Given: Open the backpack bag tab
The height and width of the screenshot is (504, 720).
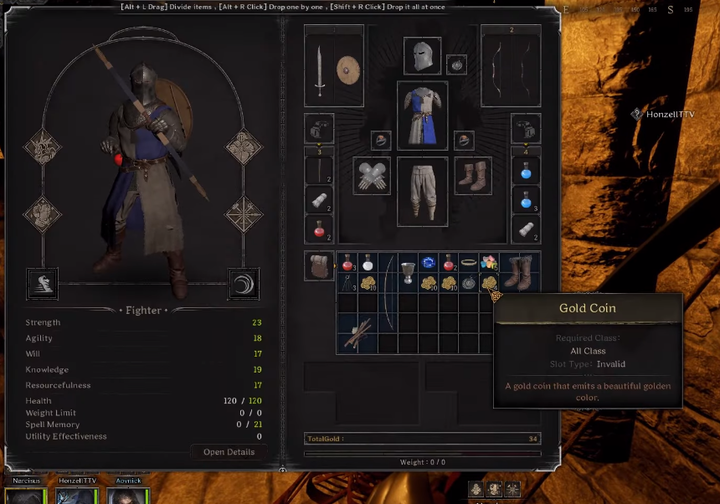Looking at the screenshot, I should point(319,266).
